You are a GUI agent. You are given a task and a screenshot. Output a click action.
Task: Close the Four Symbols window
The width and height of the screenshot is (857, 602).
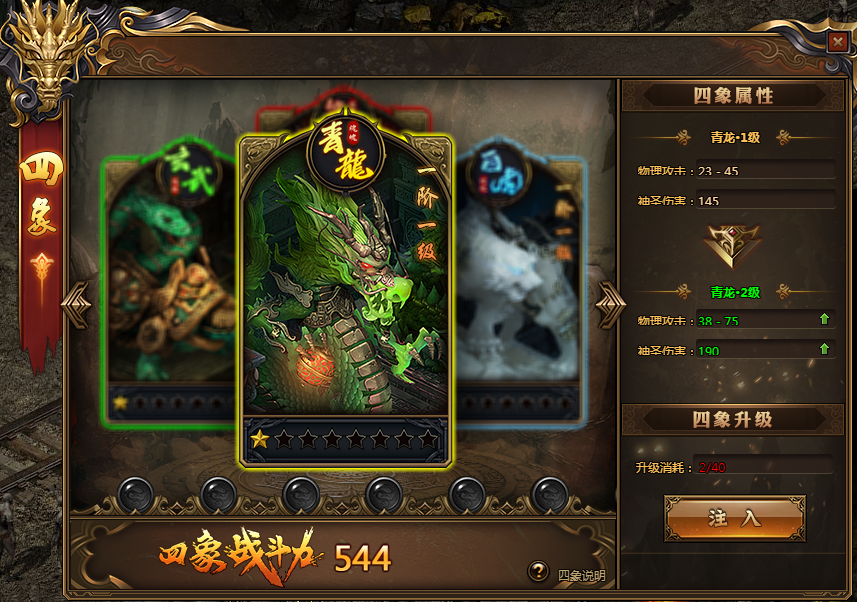[x=836, y=41]
